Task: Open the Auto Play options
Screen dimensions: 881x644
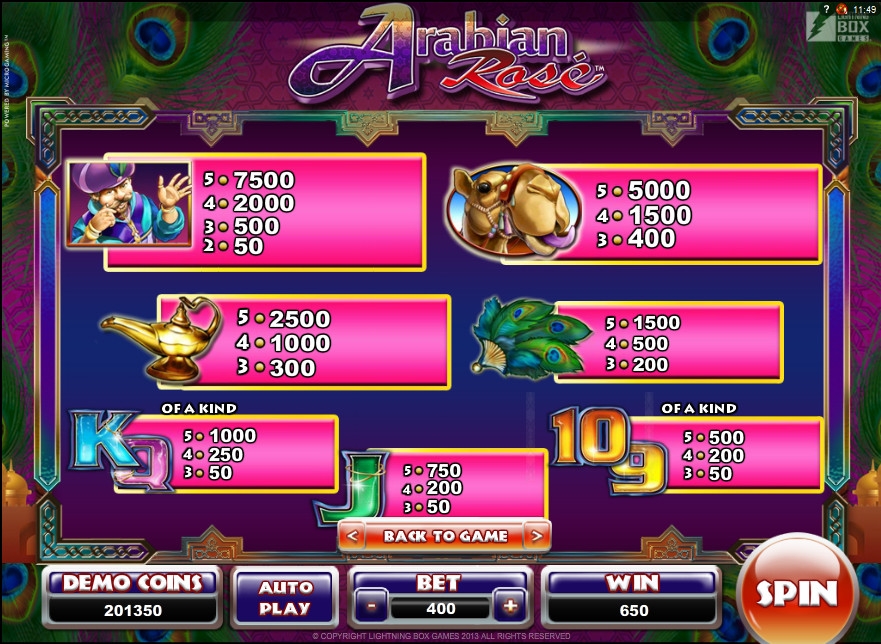Action: click(285, 597)
